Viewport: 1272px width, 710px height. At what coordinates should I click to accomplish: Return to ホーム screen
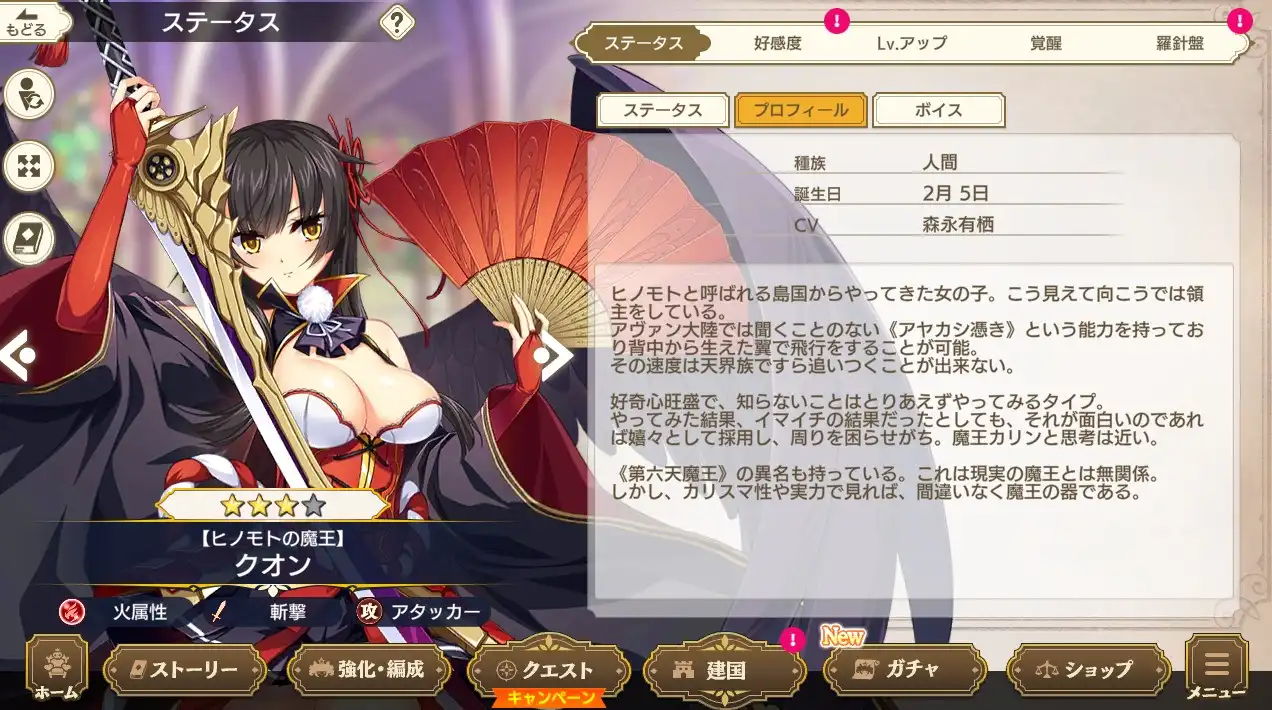57,668
